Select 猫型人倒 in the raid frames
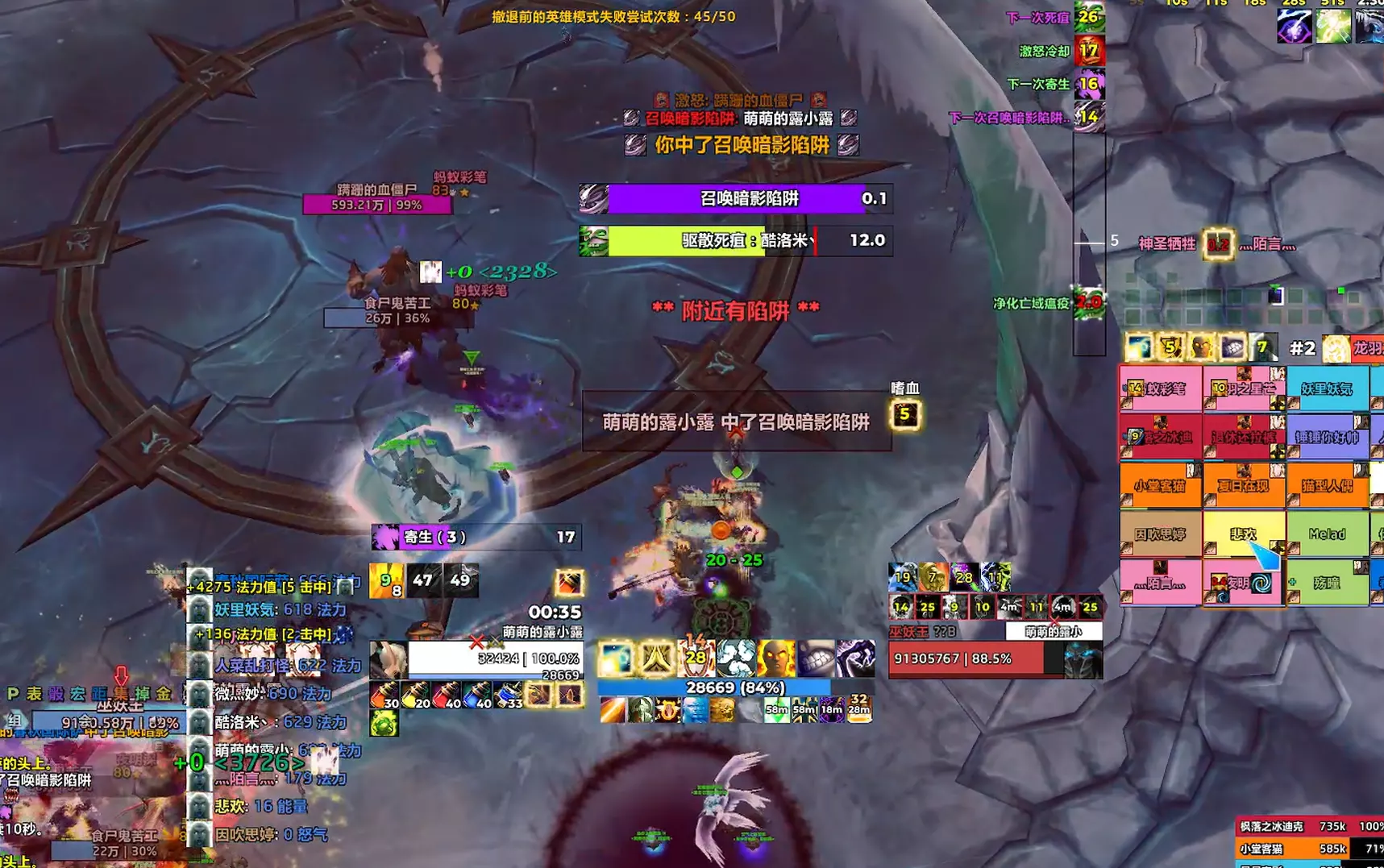This screenshot has width=1384, height=868. pyautogui.click(x=1328, y=485)
